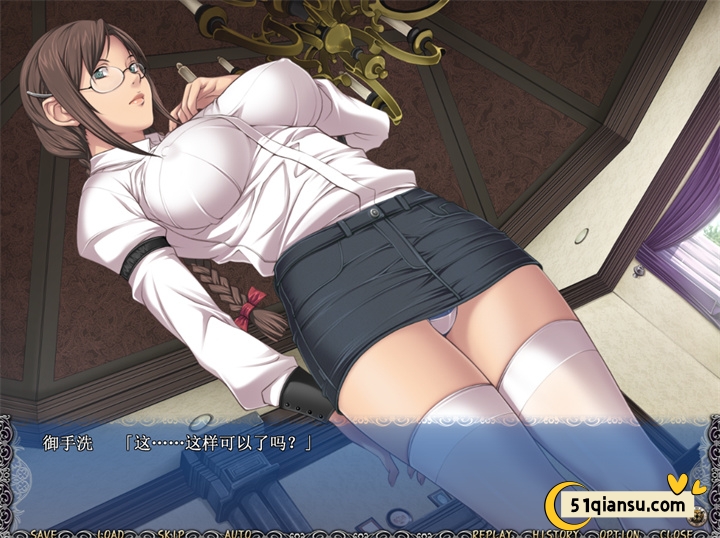Turn on Auto text advance
This screenshot has height=538, width=720.
click(x=237, y=532)
